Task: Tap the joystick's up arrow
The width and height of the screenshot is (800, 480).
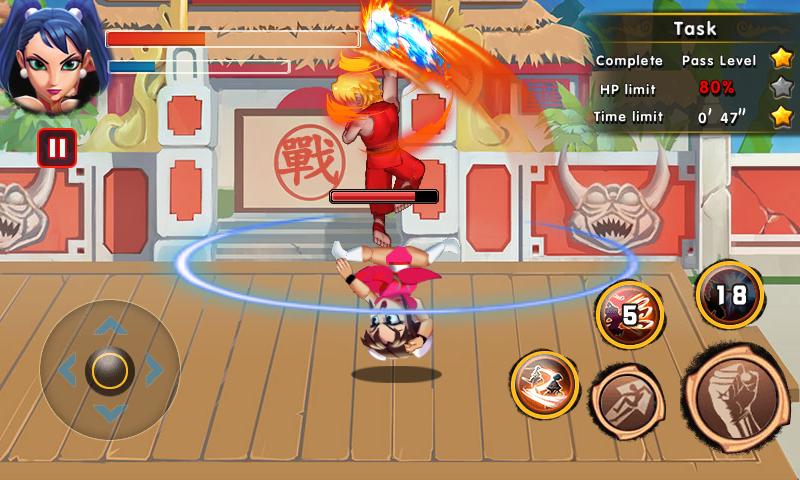Action: coord(109,326)
